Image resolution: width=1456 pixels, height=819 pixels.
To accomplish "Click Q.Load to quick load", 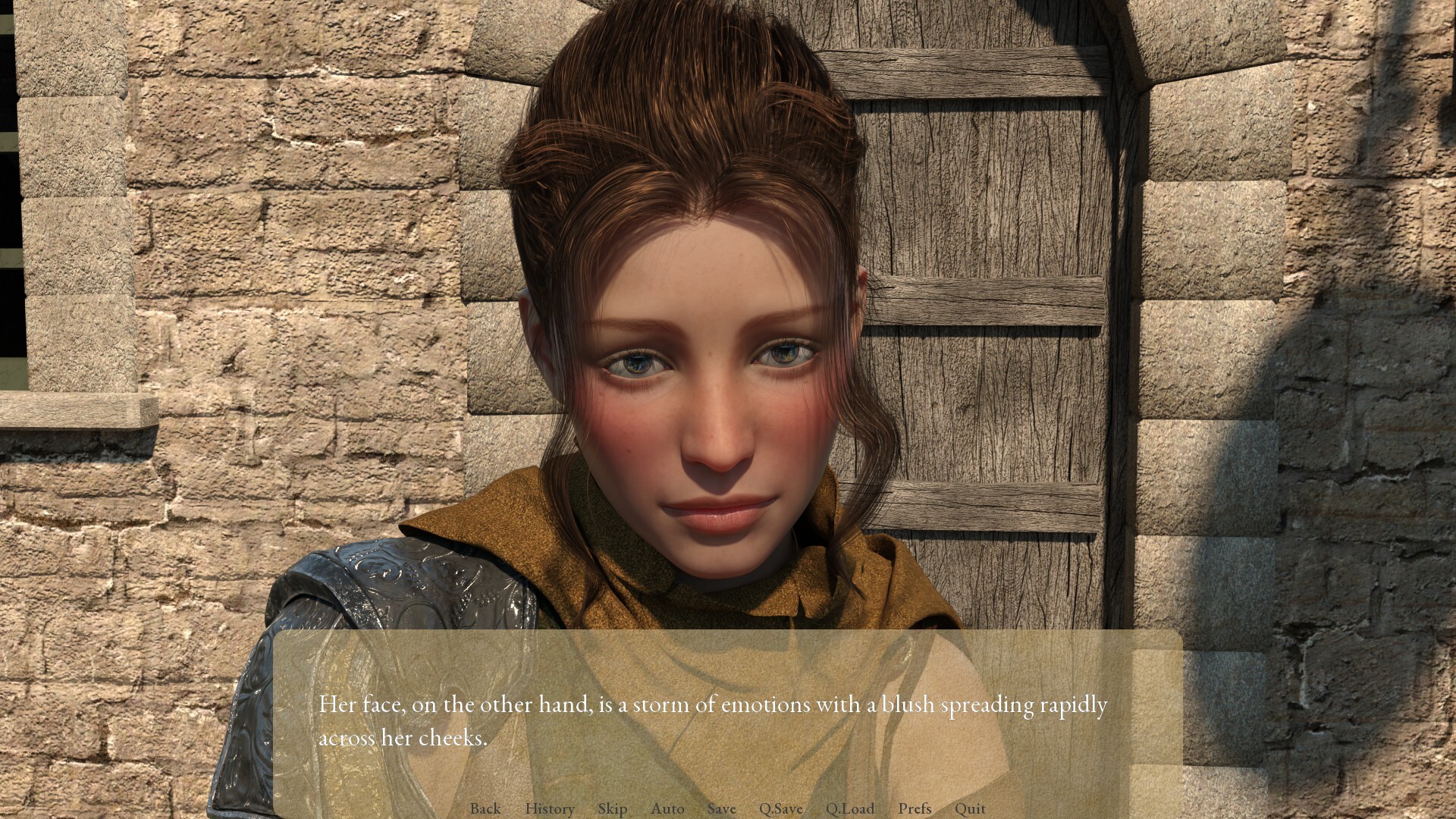I will (x=849, y=808).
